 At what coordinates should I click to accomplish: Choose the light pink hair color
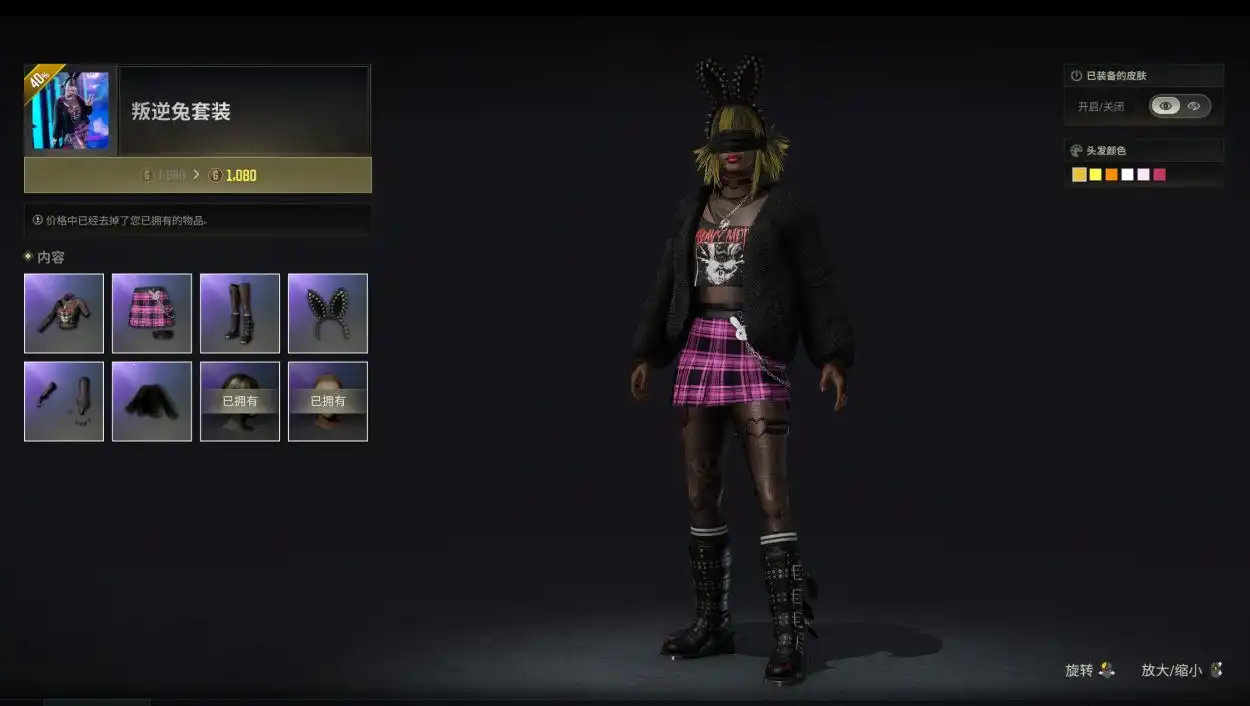(x=1143, y=175)
